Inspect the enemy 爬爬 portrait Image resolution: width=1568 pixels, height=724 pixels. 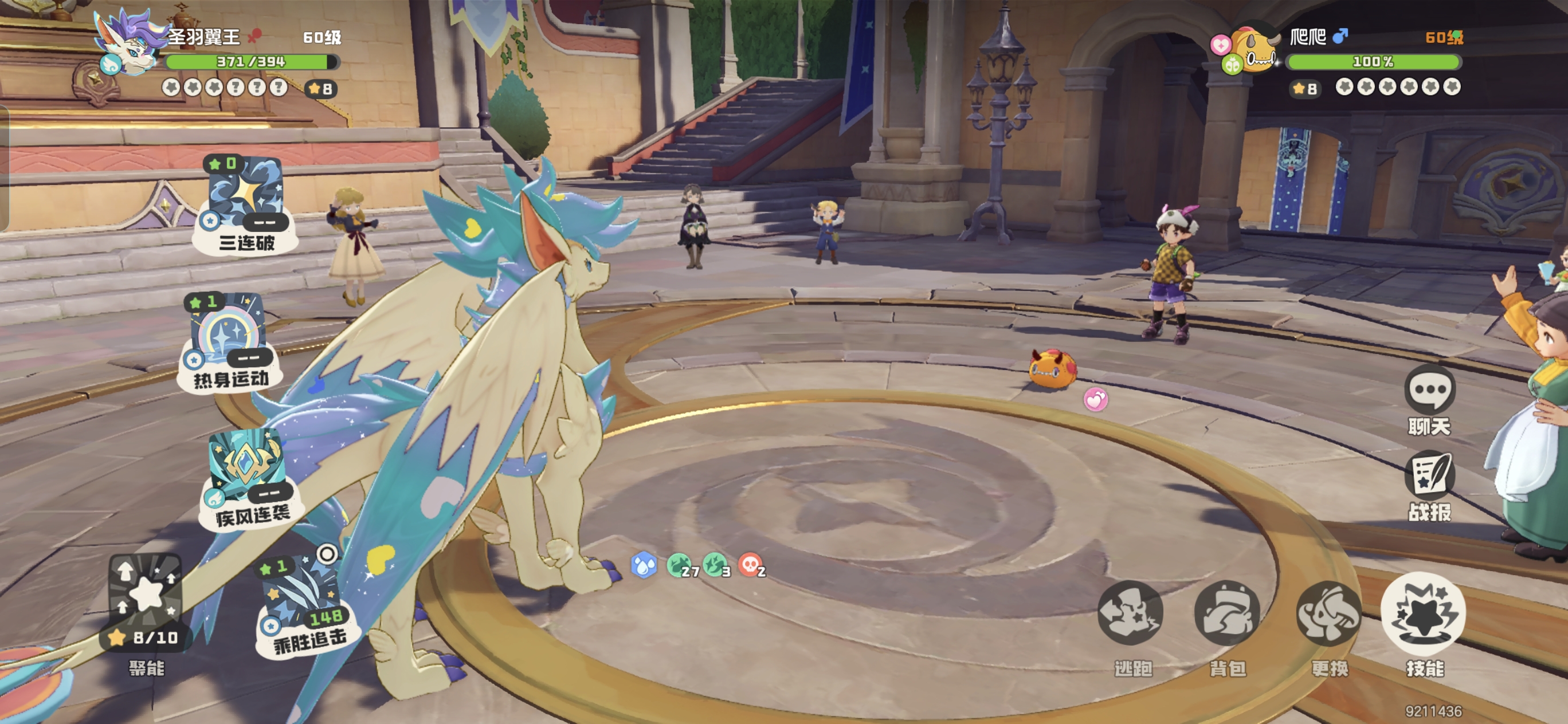pos(1255,49)
